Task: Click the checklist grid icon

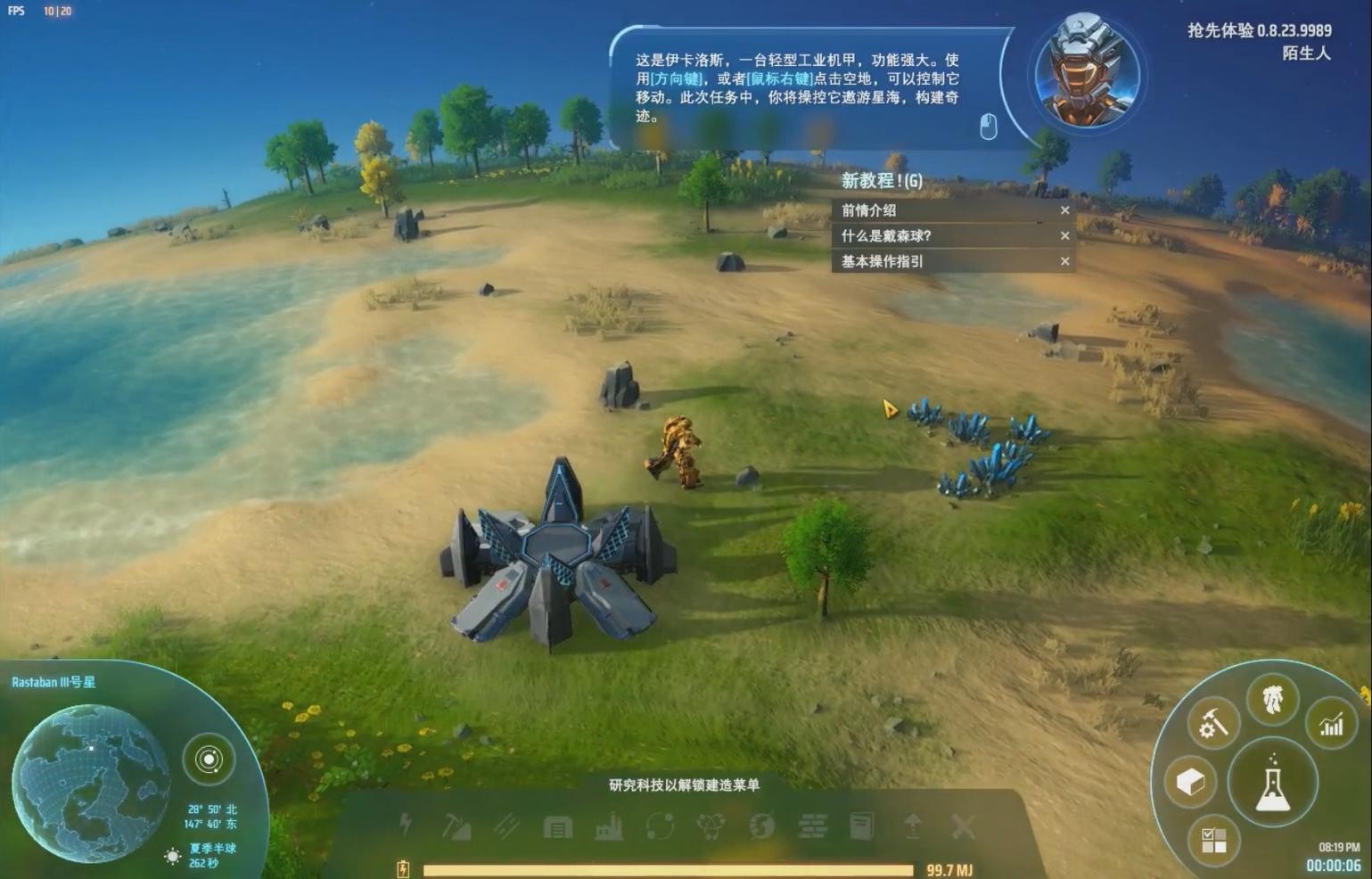Action: click(x=1213, y=840)
